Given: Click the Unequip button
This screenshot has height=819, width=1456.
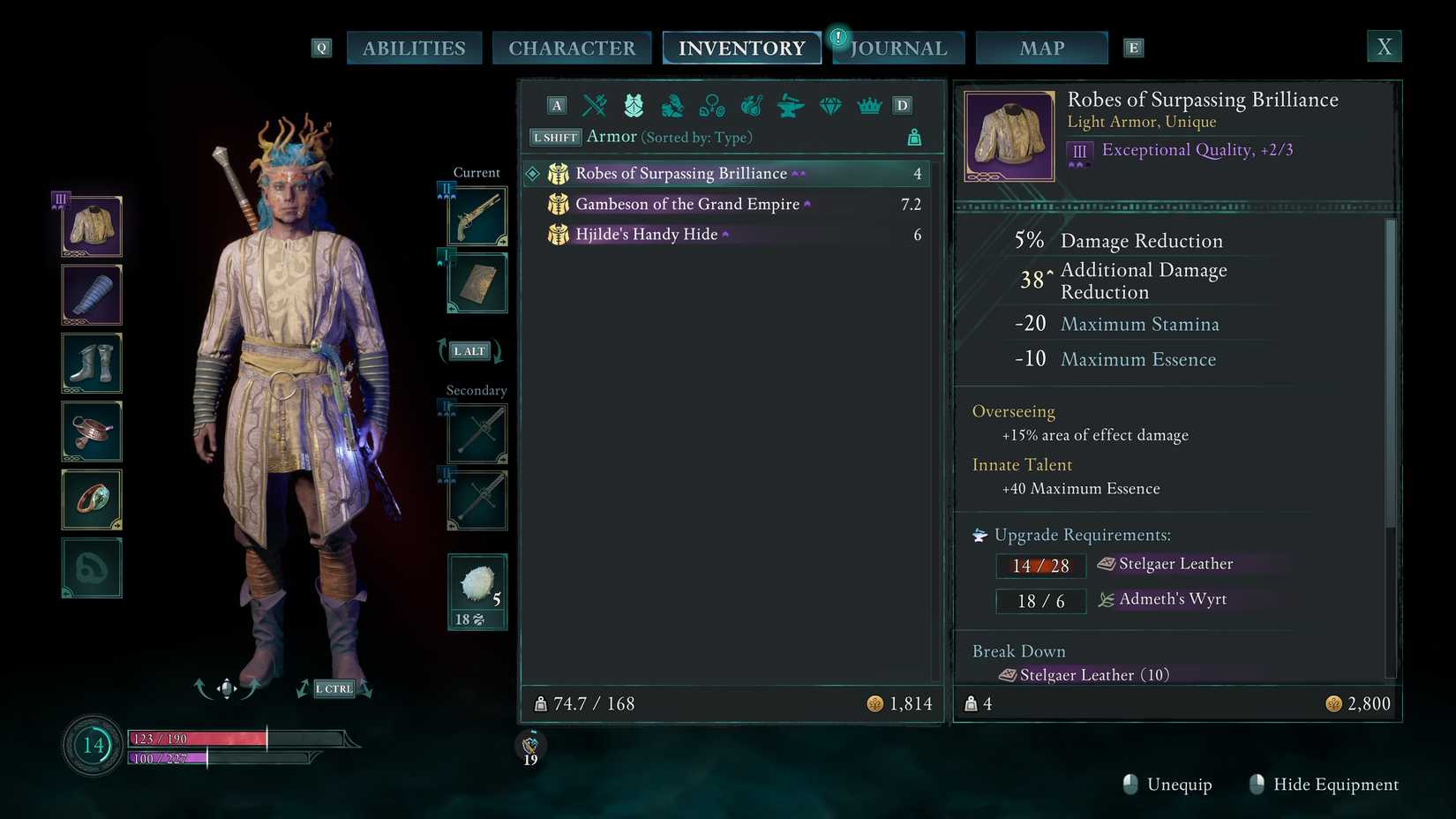Looking at the screenshot, I should (x=1179, y=785).
